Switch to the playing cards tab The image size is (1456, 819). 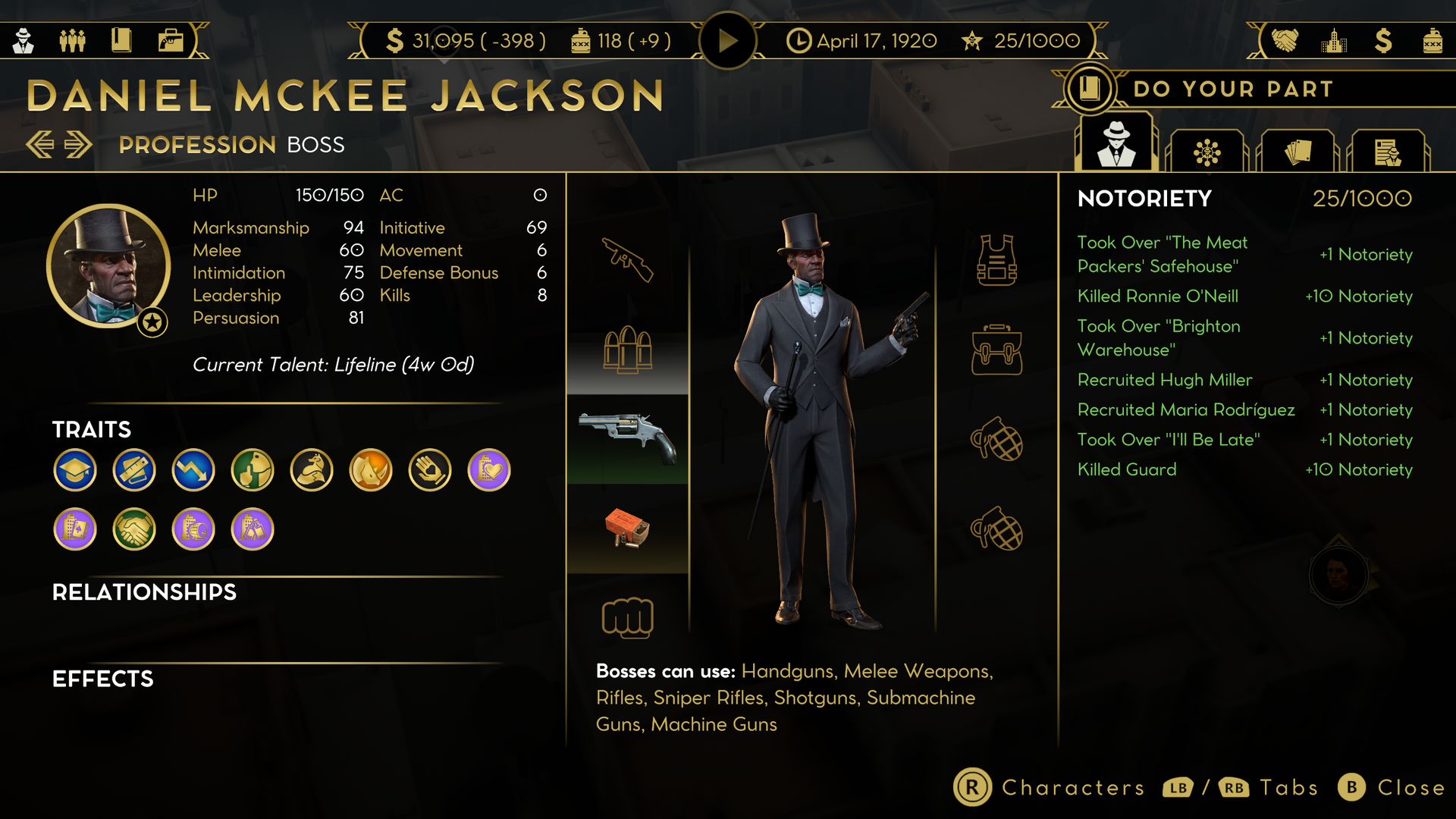point(1298,152)
